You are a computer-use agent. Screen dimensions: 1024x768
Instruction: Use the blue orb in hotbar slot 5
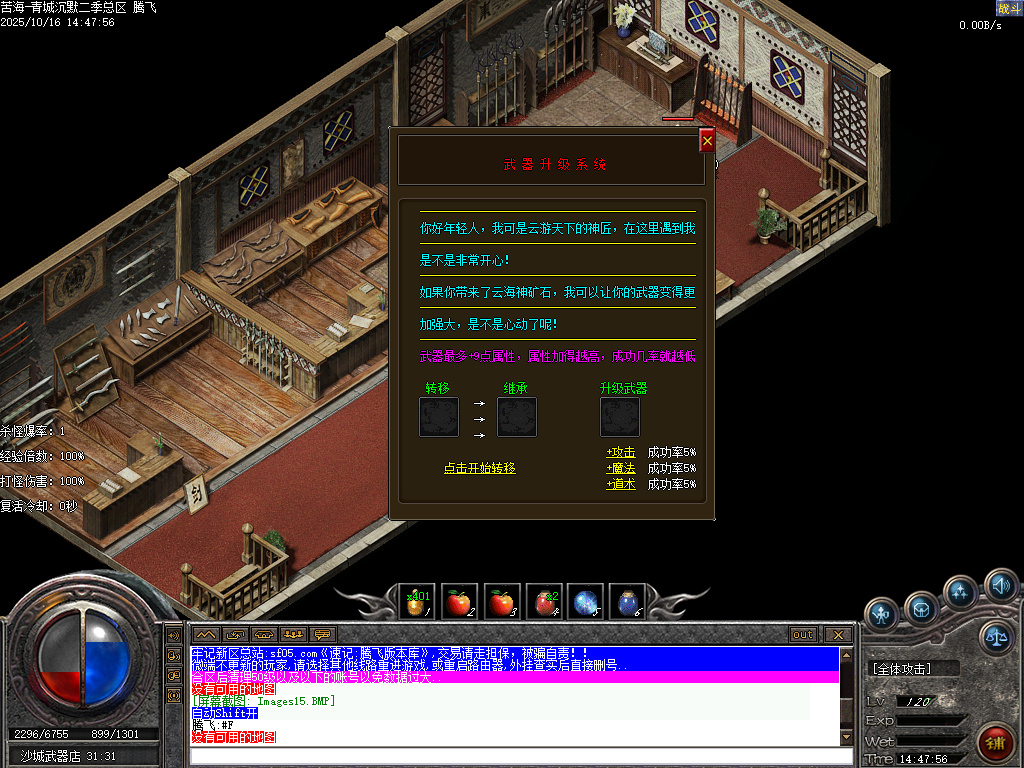pyautogui.click(x=585, y=602)
